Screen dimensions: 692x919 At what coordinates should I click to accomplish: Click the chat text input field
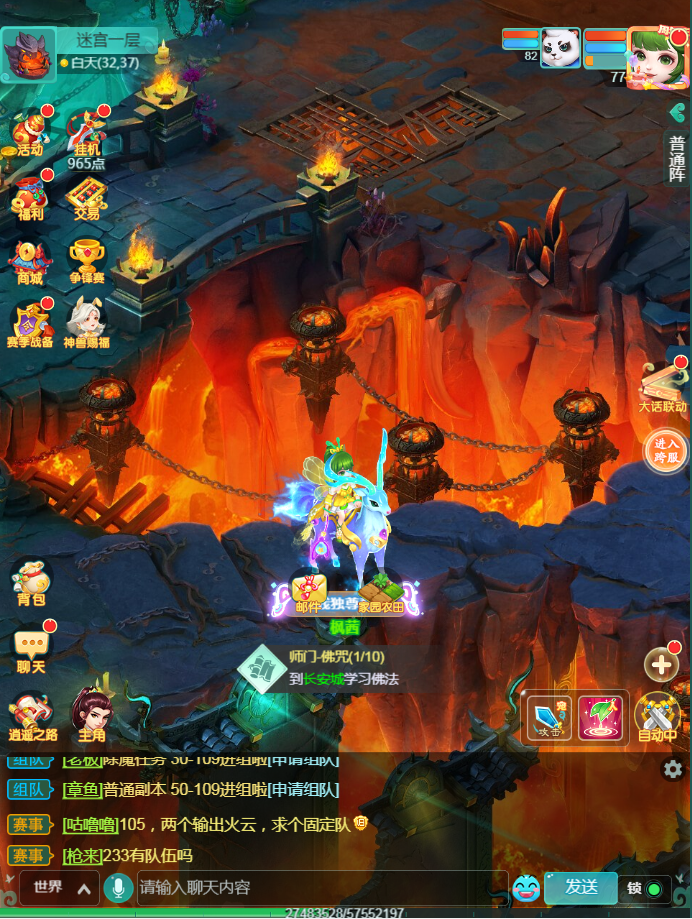point(320,887)
